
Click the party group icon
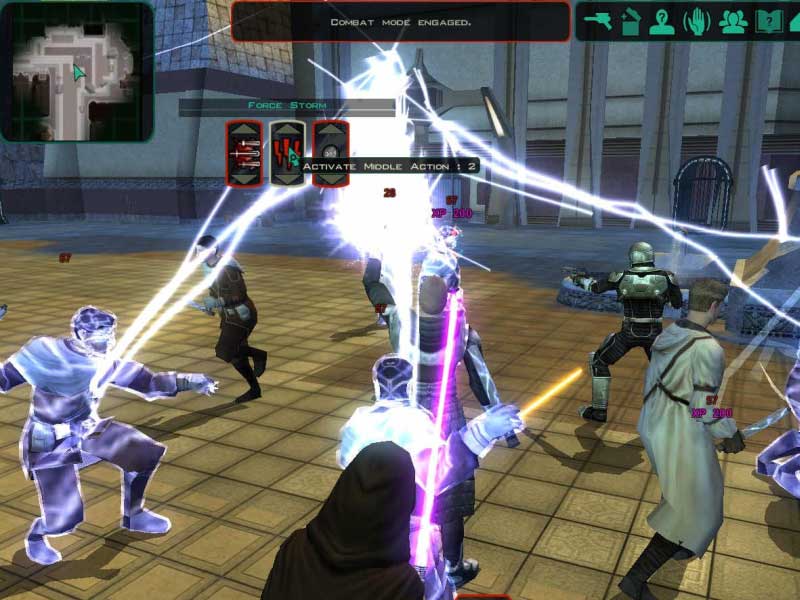pyautogui.click(x=733, y=21)
